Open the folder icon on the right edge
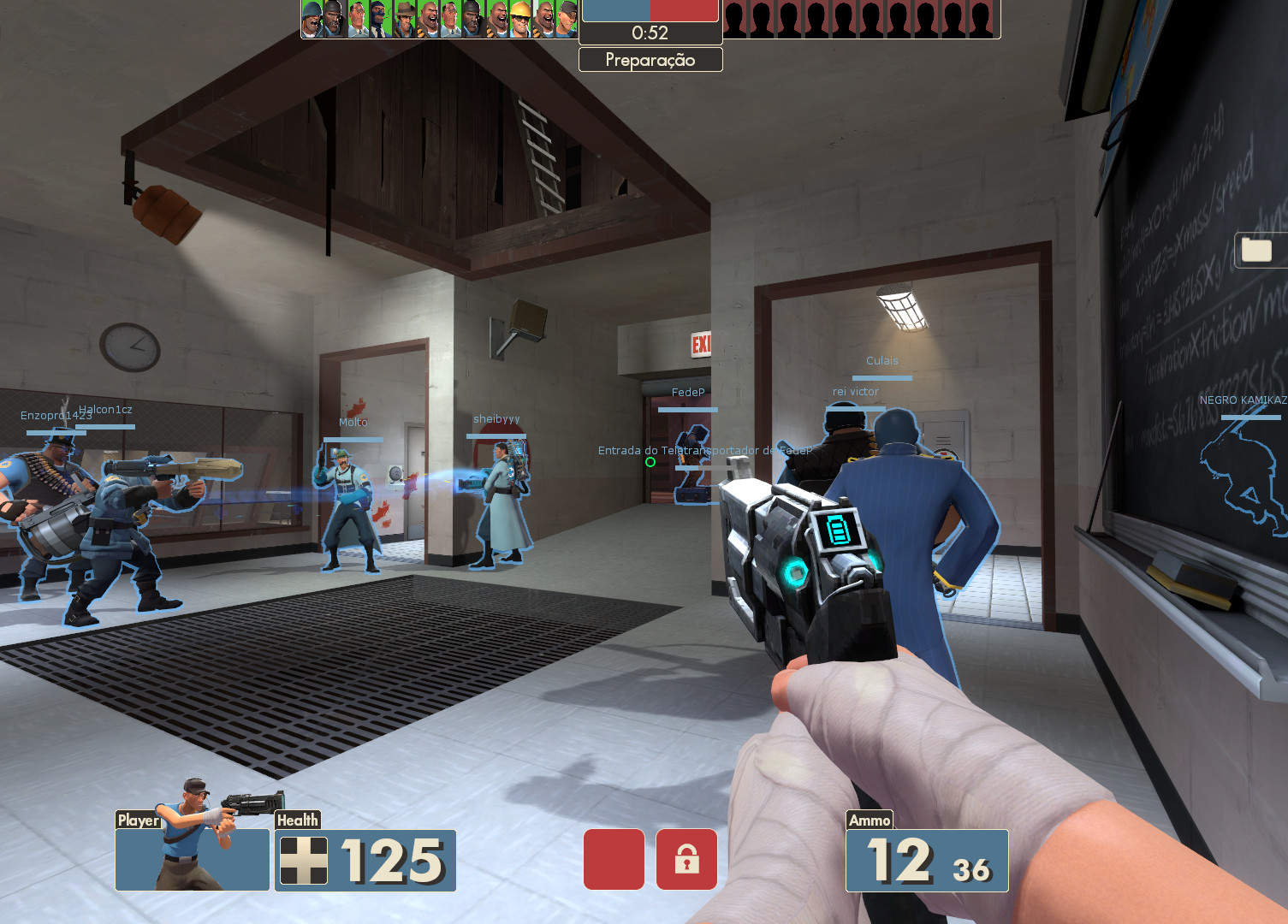 [x=1256, y=249]
